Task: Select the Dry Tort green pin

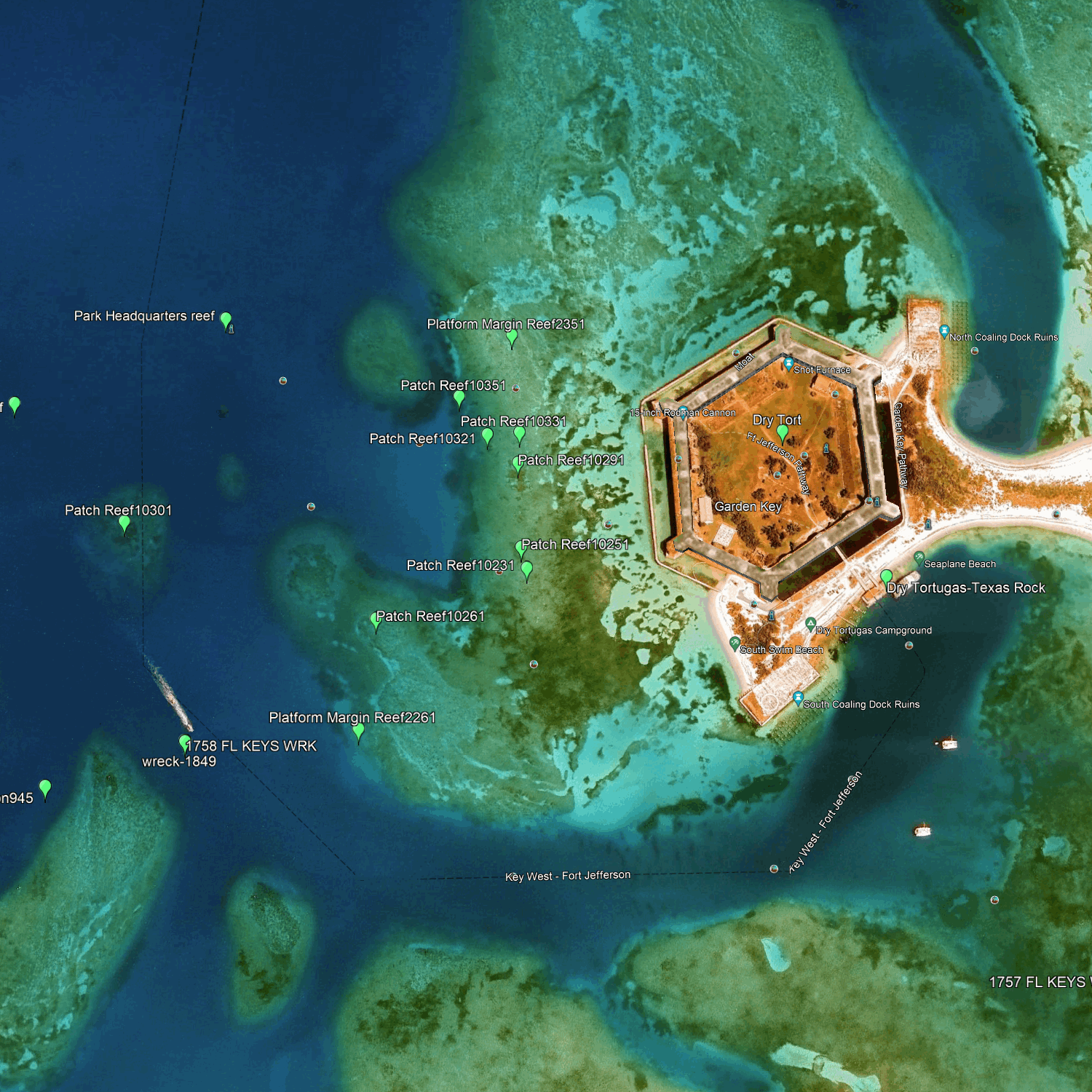Action: point(783,432)
